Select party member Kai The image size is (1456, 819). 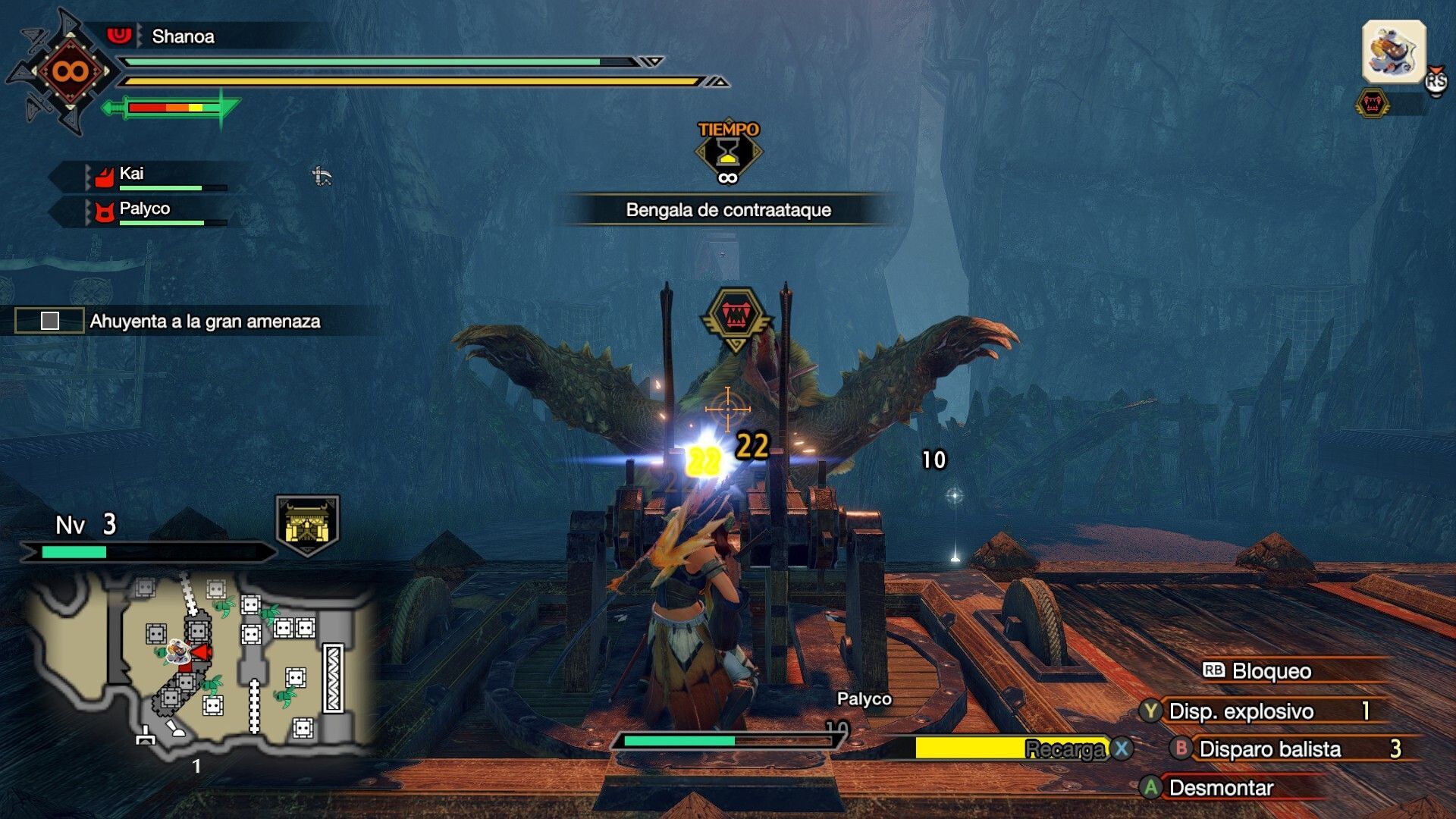tap(131, 174)
